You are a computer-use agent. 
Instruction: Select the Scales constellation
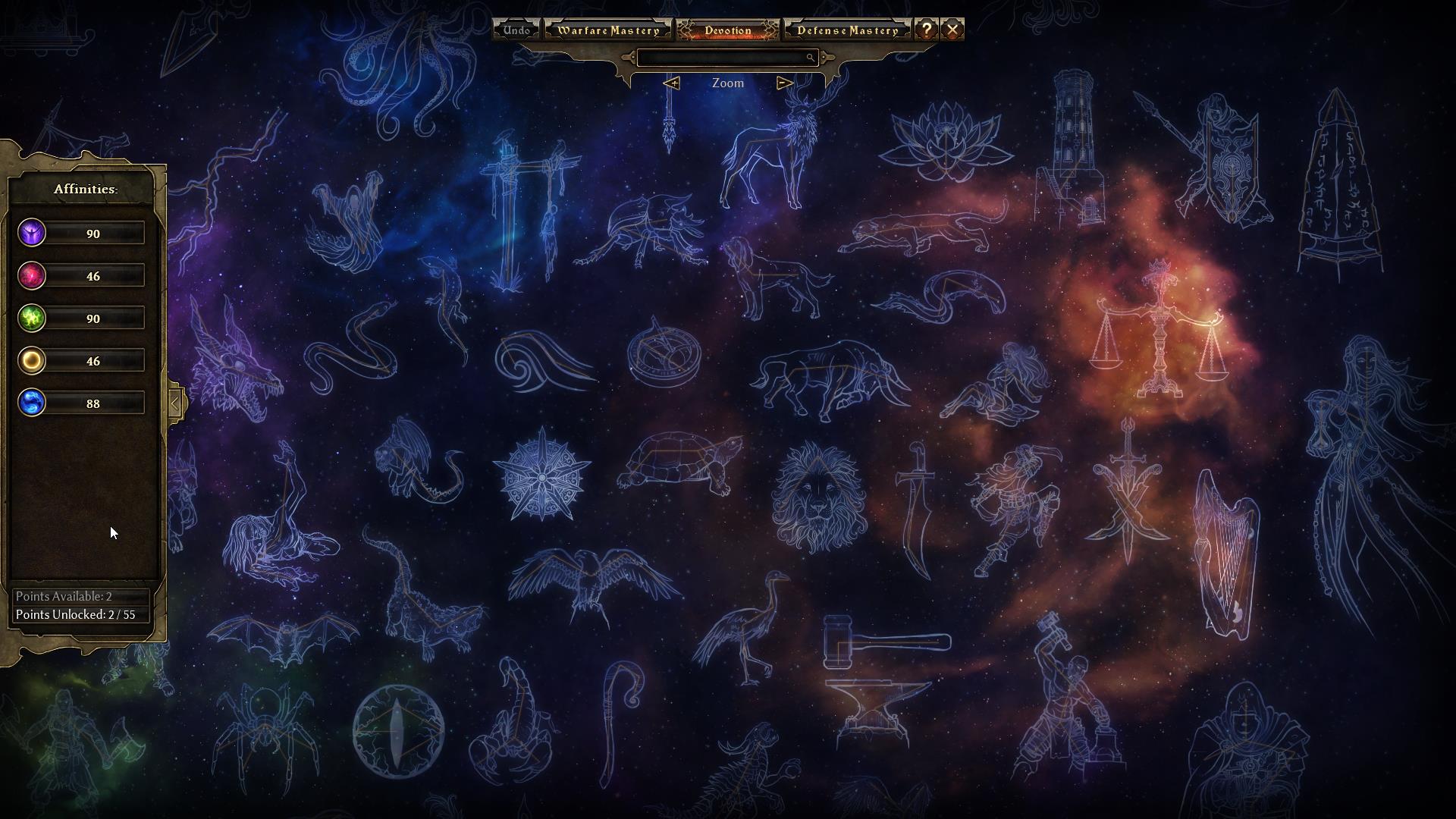1158,334
